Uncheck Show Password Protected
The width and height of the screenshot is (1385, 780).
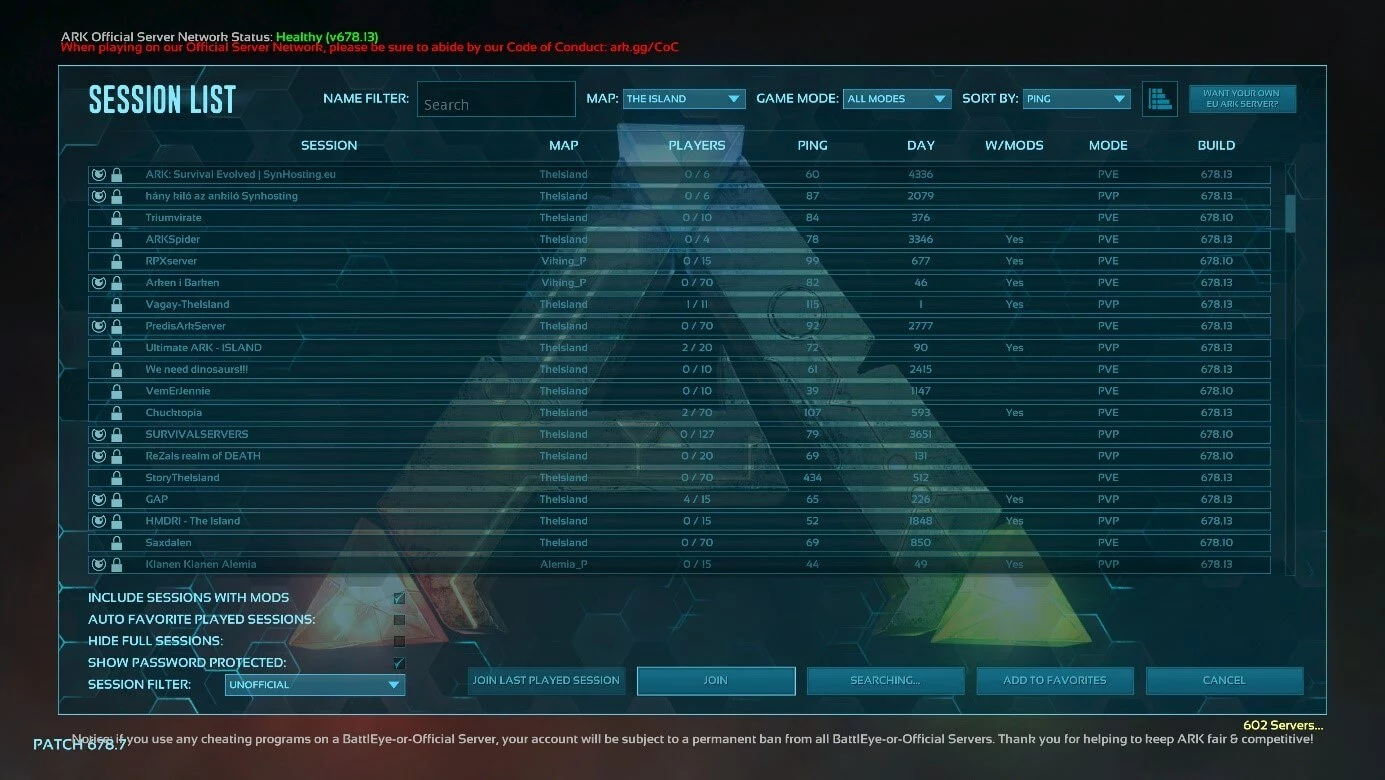tap(398, 663)
